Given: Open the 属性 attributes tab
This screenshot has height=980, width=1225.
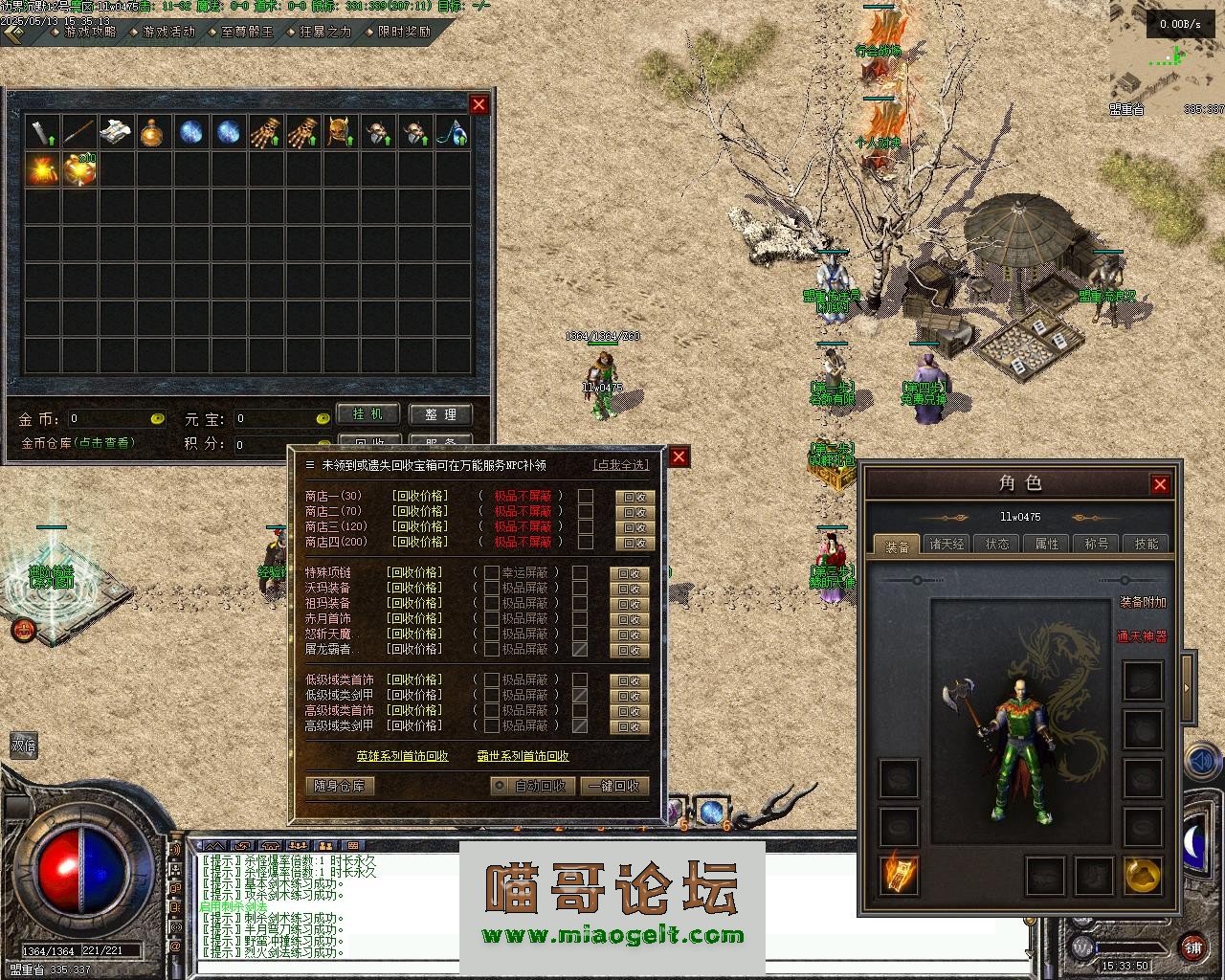Looking at the screenshot, I should (1047, 544).
